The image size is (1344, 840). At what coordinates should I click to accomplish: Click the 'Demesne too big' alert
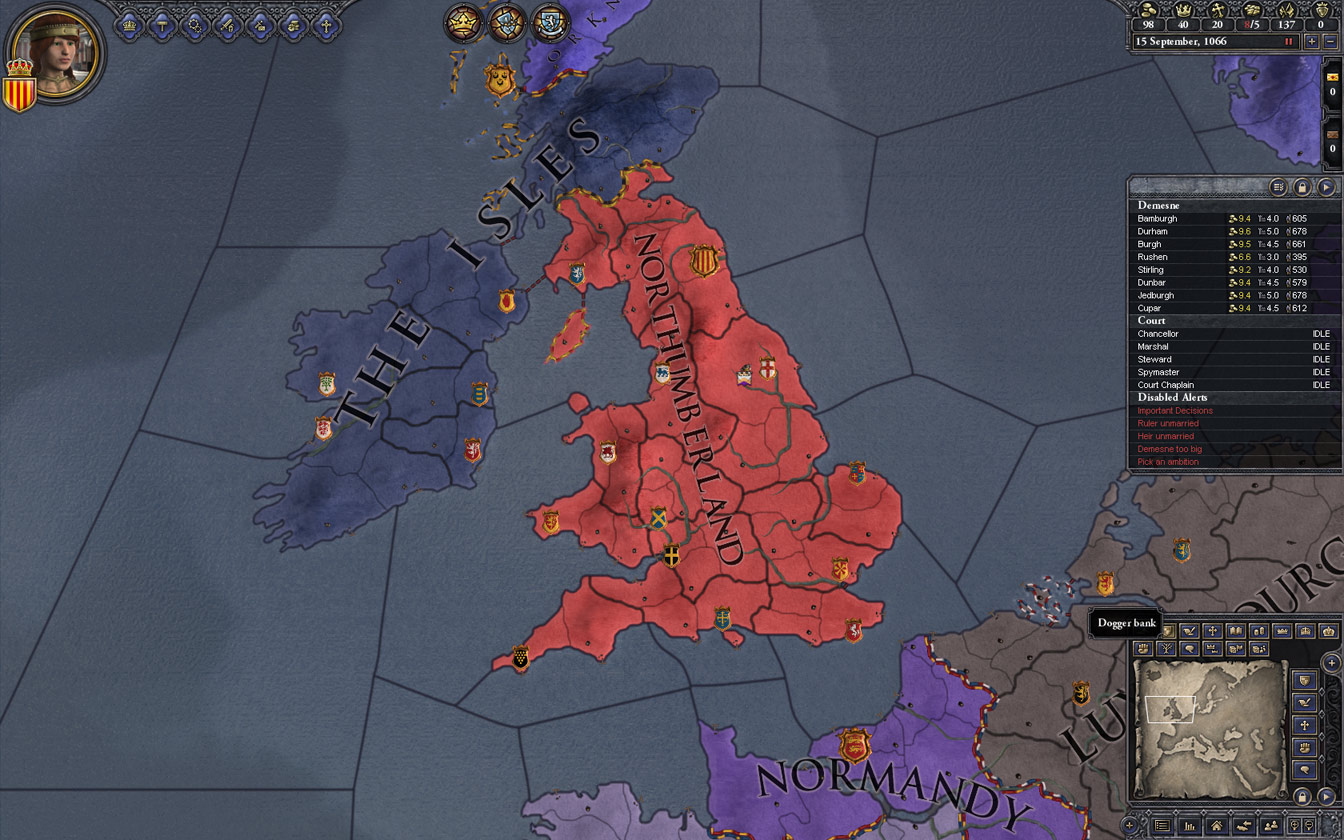tap(1170, 449)
